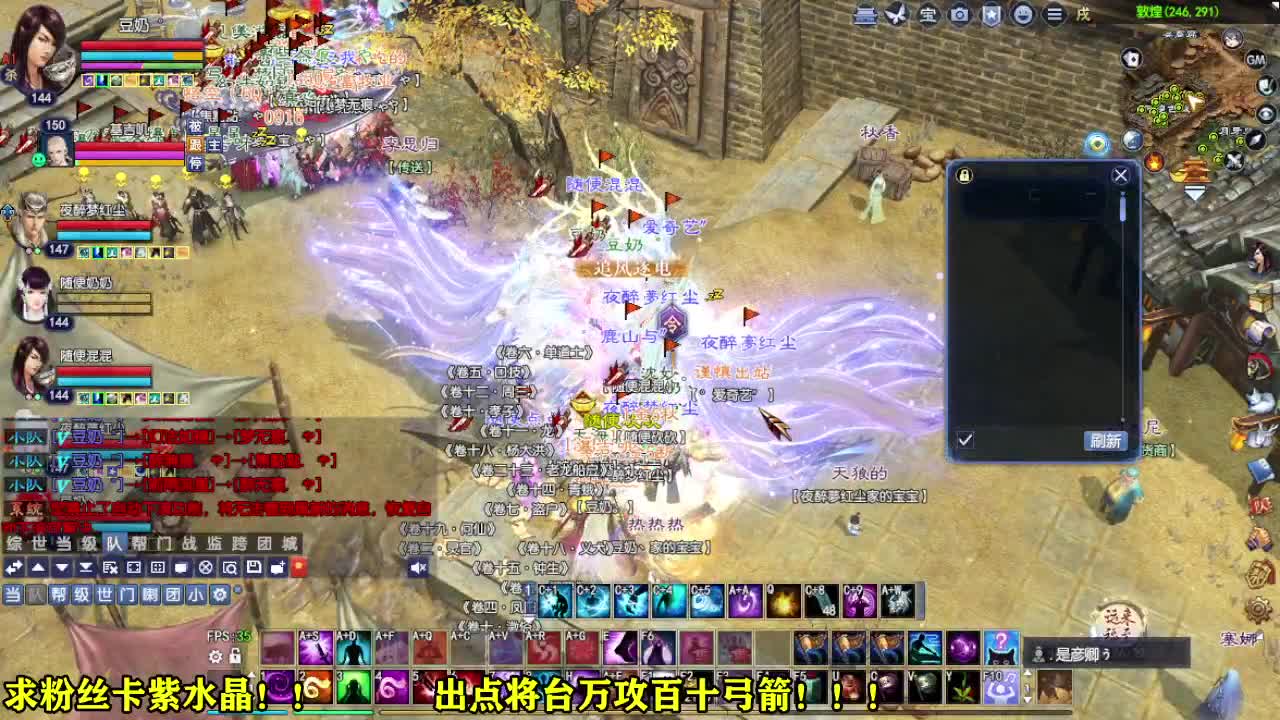Click the GM icon near the minimap
1280x720 pixels.
point(1255,60)
